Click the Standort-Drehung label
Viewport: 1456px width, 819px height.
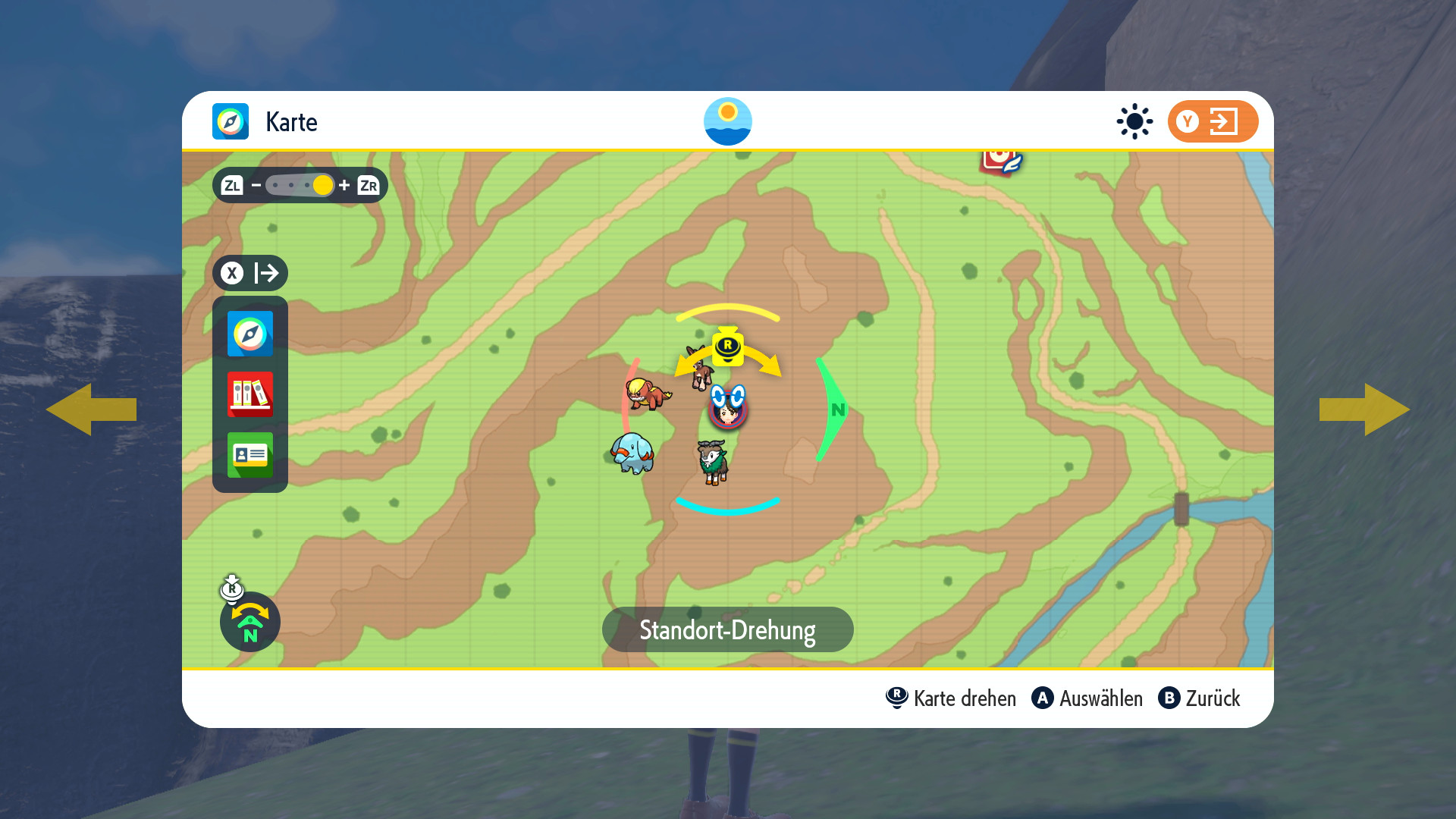pyautogui.click(x=728, y=629)
